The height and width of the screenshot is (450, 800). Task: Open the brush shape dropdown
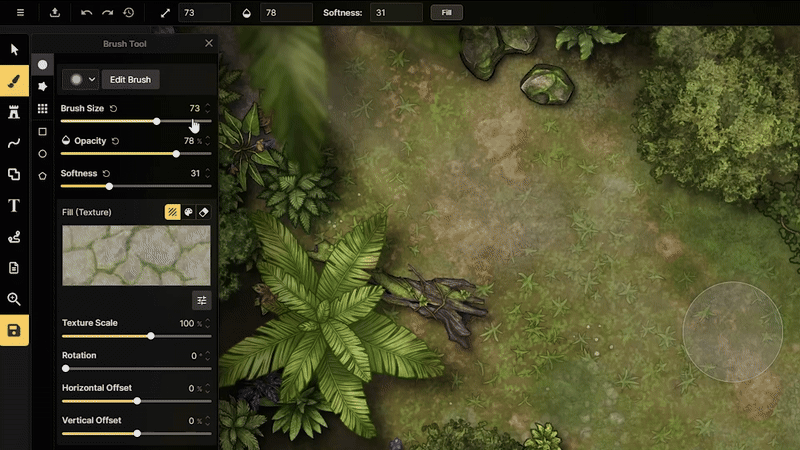tap(80, 79)
